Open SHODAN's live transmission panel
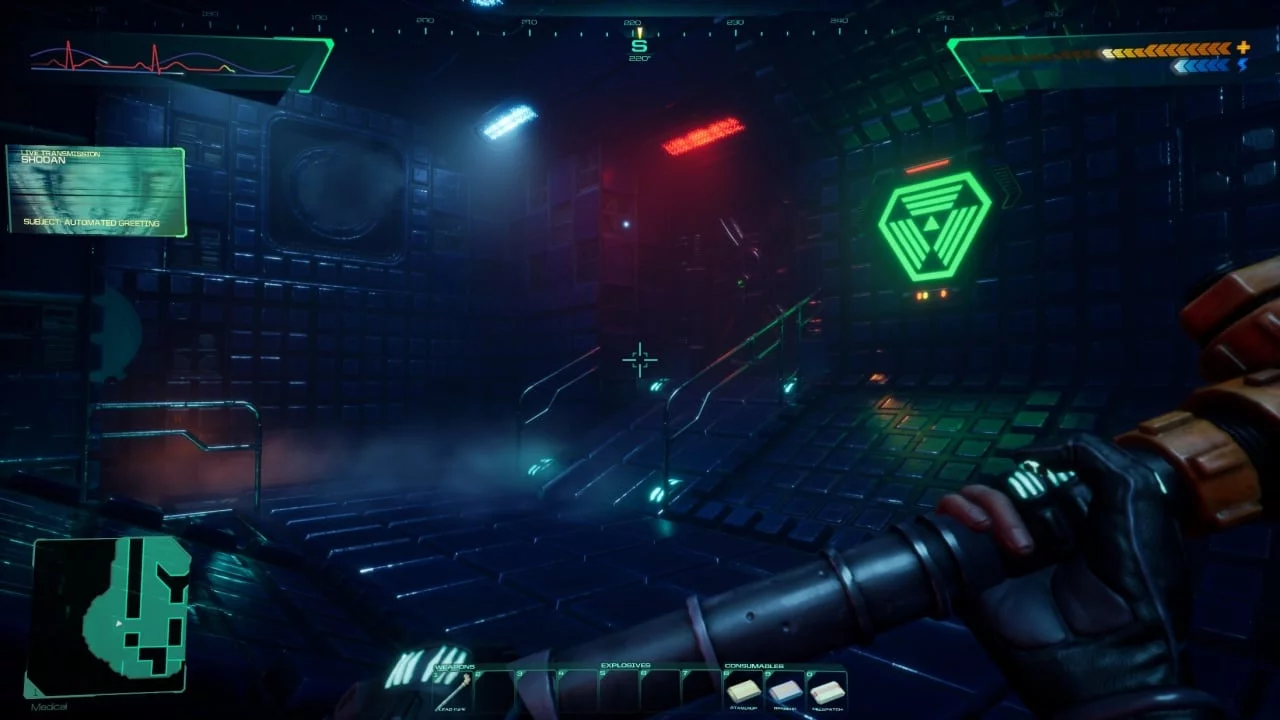 (x=96, y=191)
